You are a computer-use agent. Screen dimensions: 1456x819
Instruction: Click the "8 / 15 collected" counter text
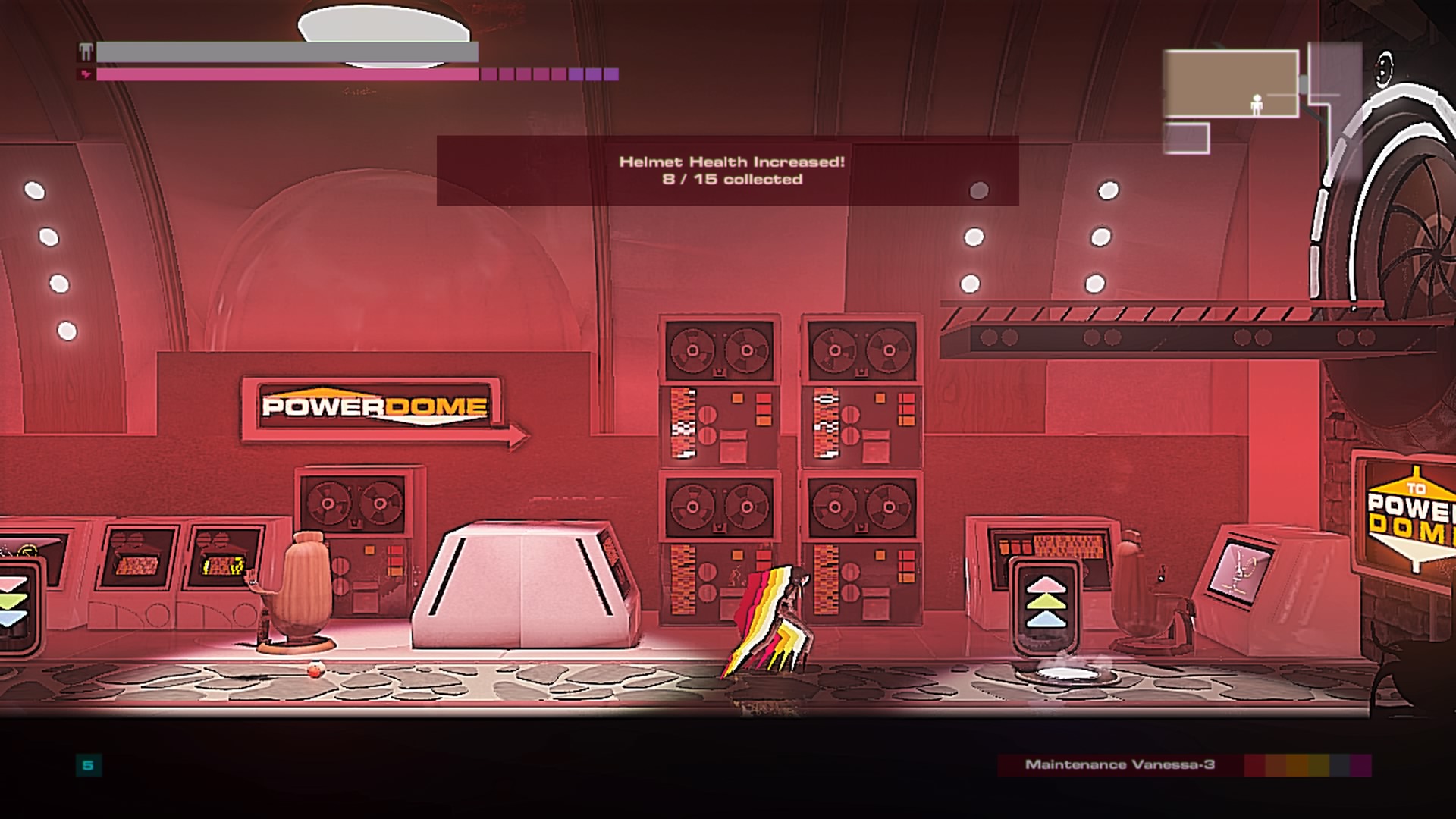point(732,180)
